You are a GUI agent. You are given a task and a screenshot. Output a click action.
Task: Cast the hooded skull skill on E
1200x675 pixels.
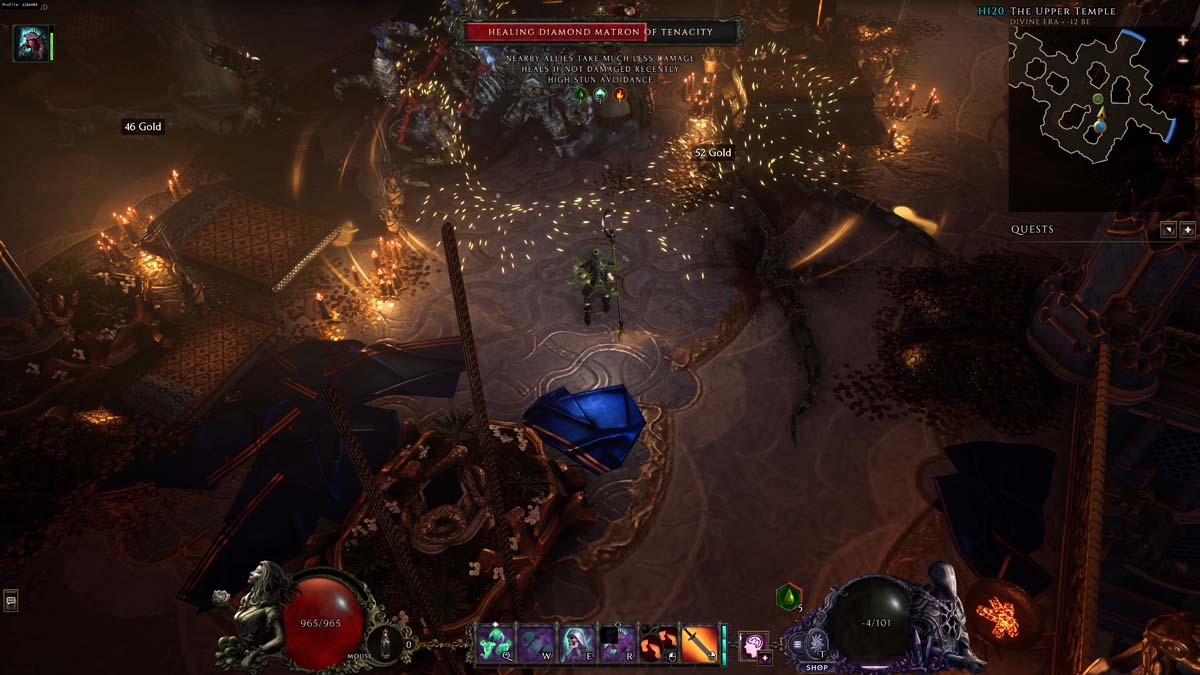[x=578, y=643]
